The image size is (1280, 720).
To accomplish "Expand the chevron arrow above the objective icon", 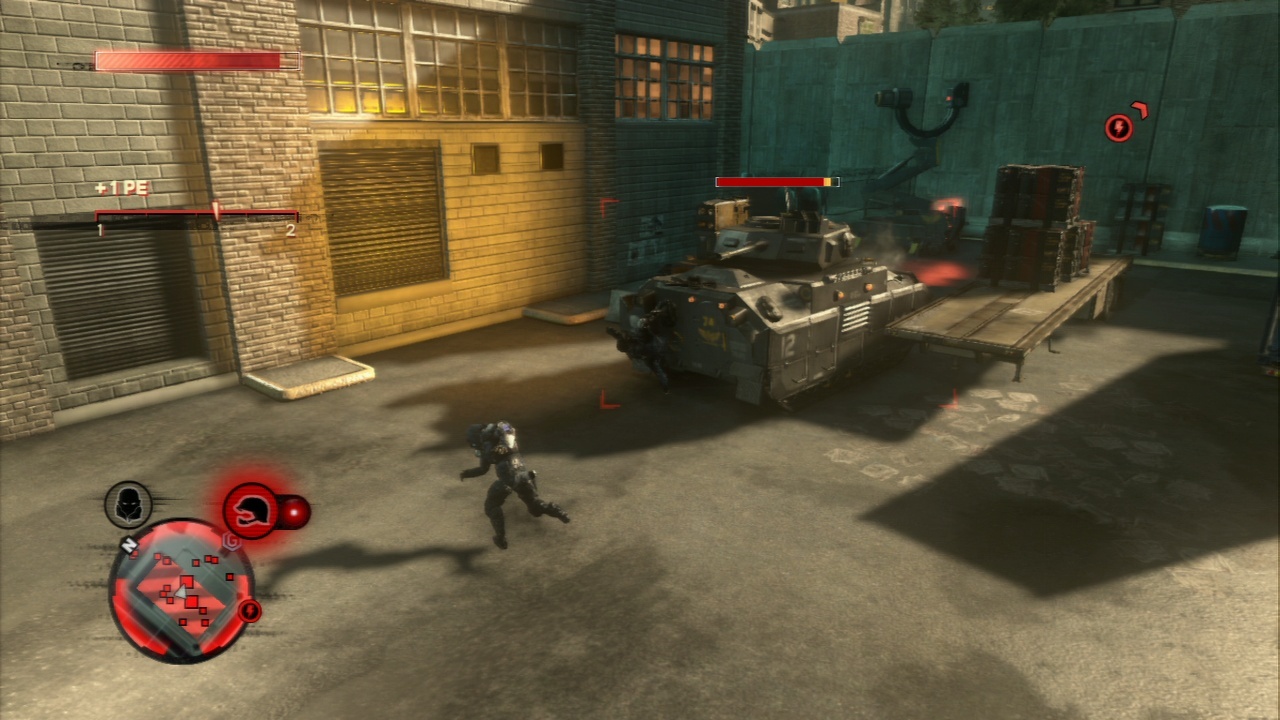I will 1139,109.
